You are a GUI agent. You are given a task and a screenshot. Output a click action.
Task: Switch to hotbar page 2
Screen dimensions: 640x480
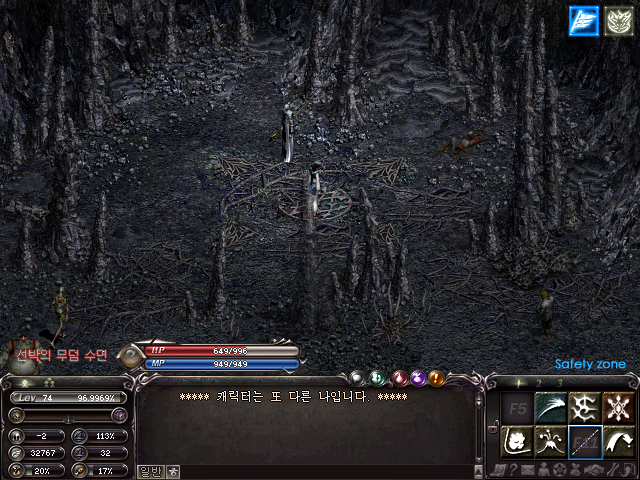point(539,383)
